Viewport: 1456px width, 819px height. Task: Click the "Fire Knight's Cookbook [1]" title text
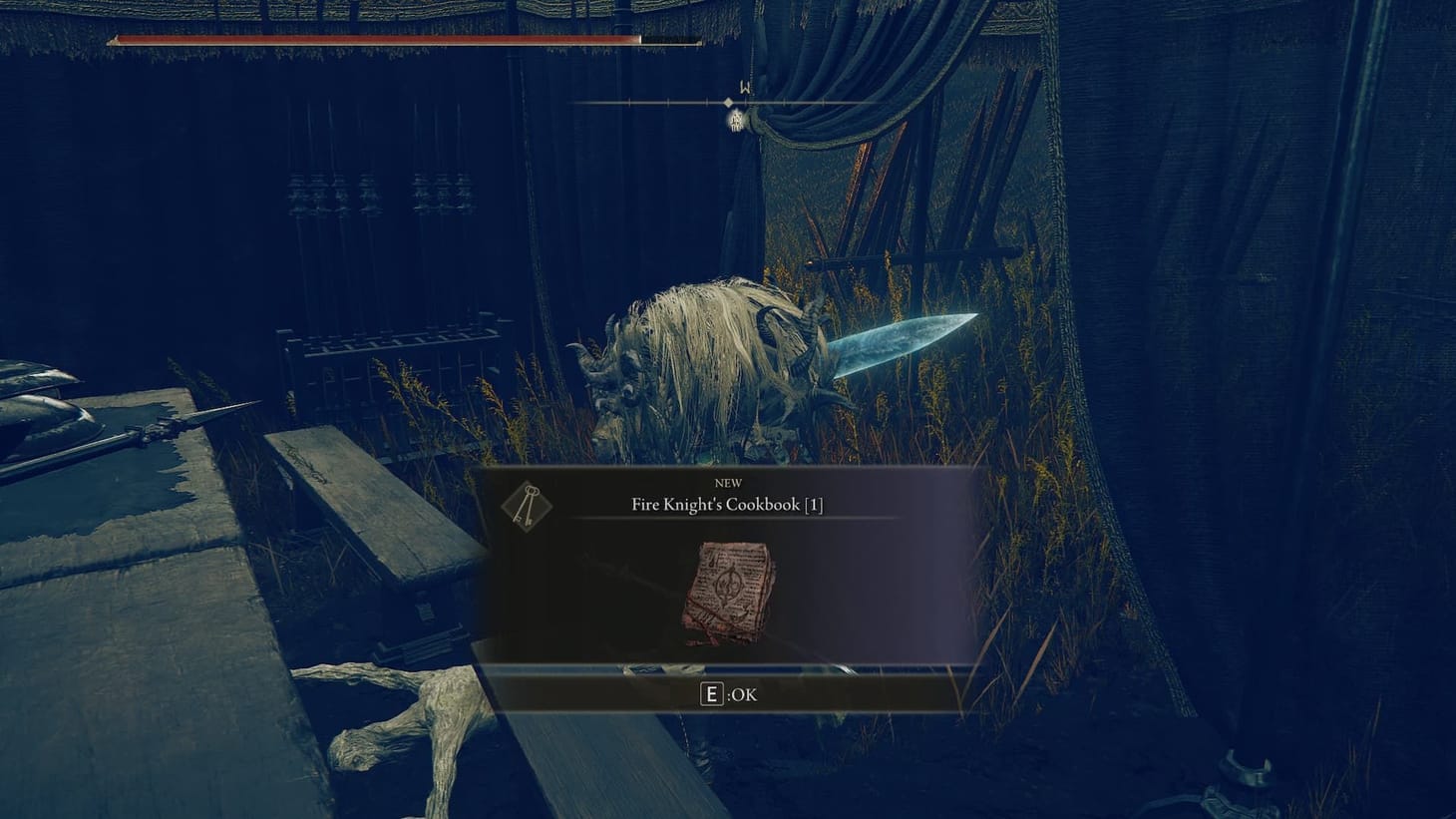(x=728, y=505)
